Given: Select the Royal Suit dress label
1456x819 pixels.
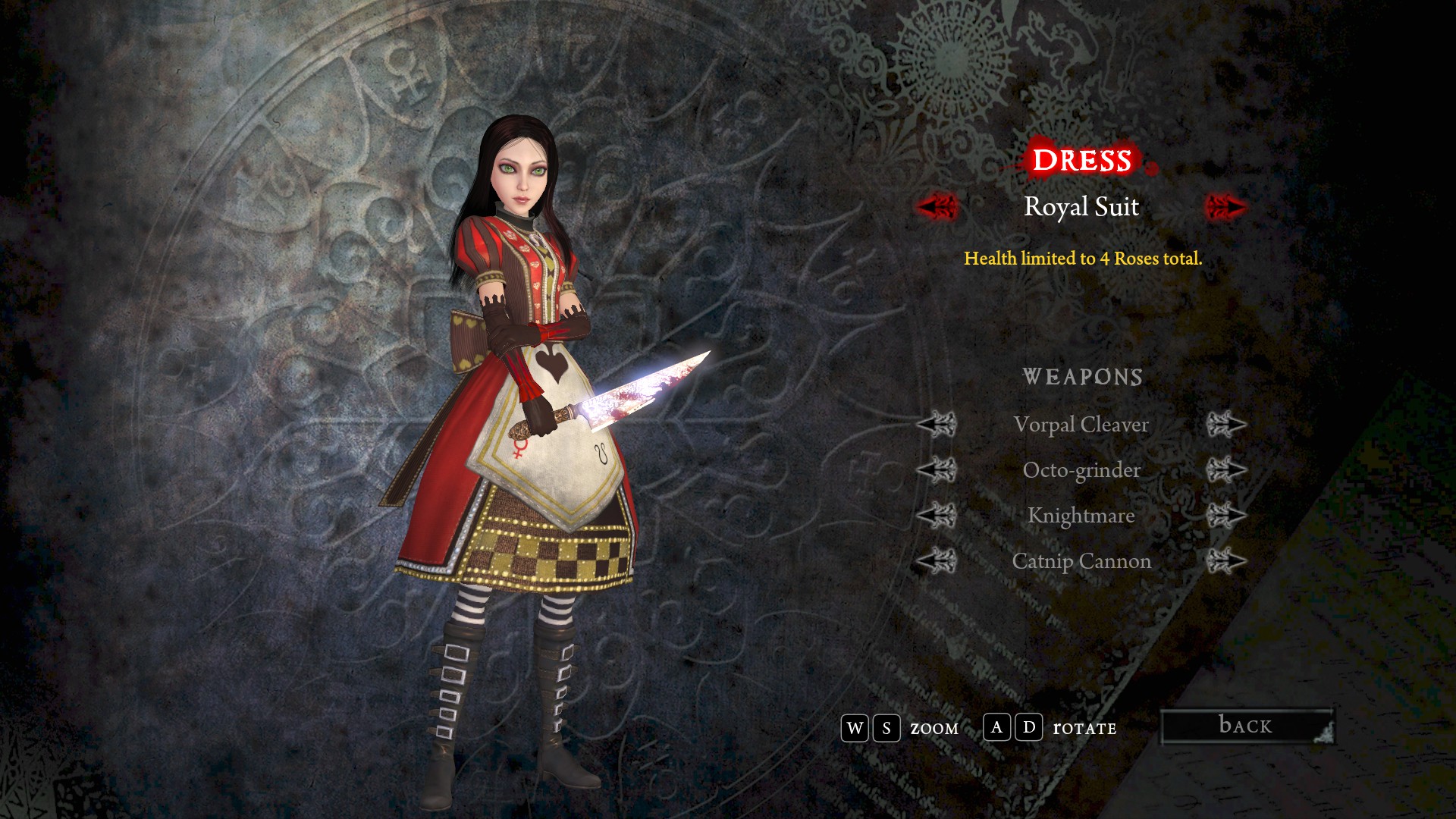Looking at the screenshot, I should point(1081,206).
